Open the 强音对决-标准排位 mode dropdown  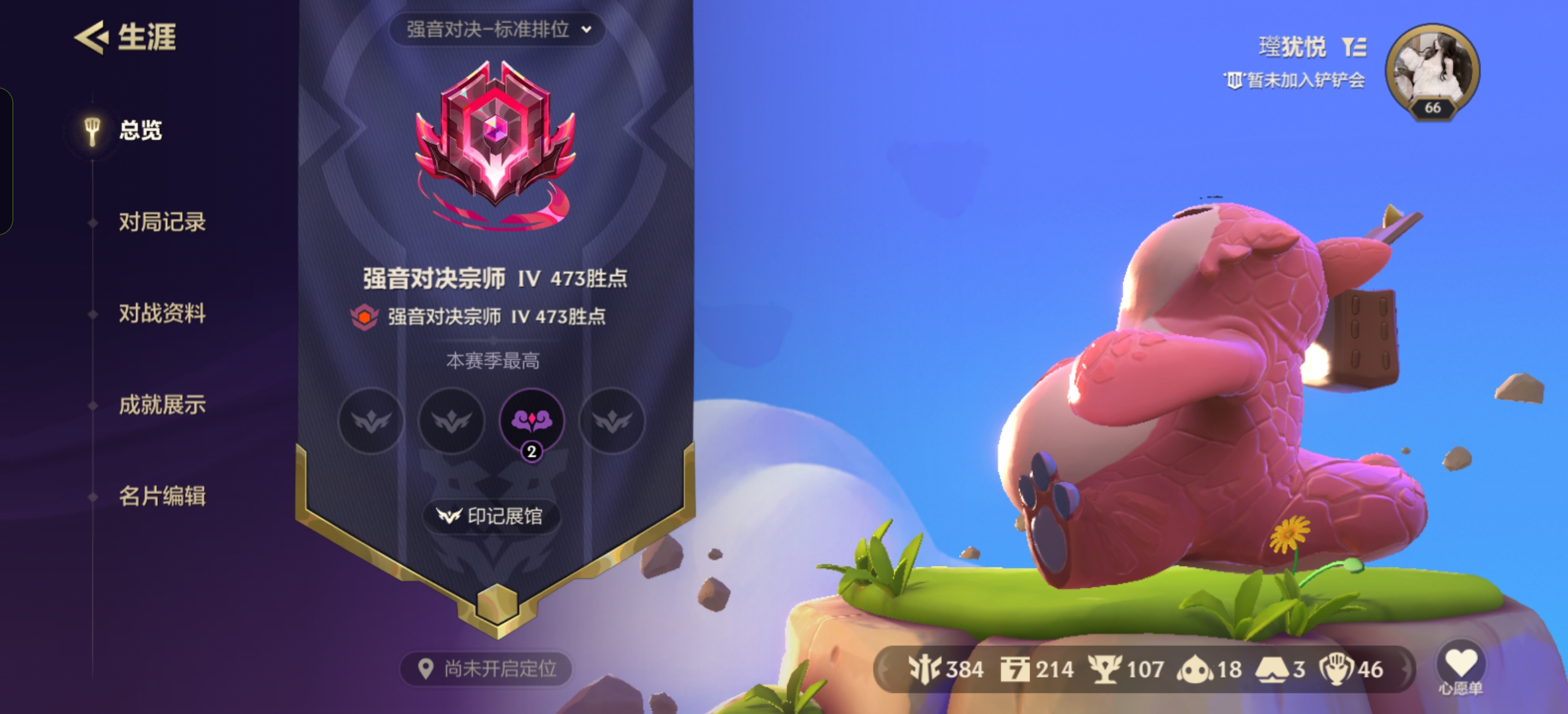(496, 29)
